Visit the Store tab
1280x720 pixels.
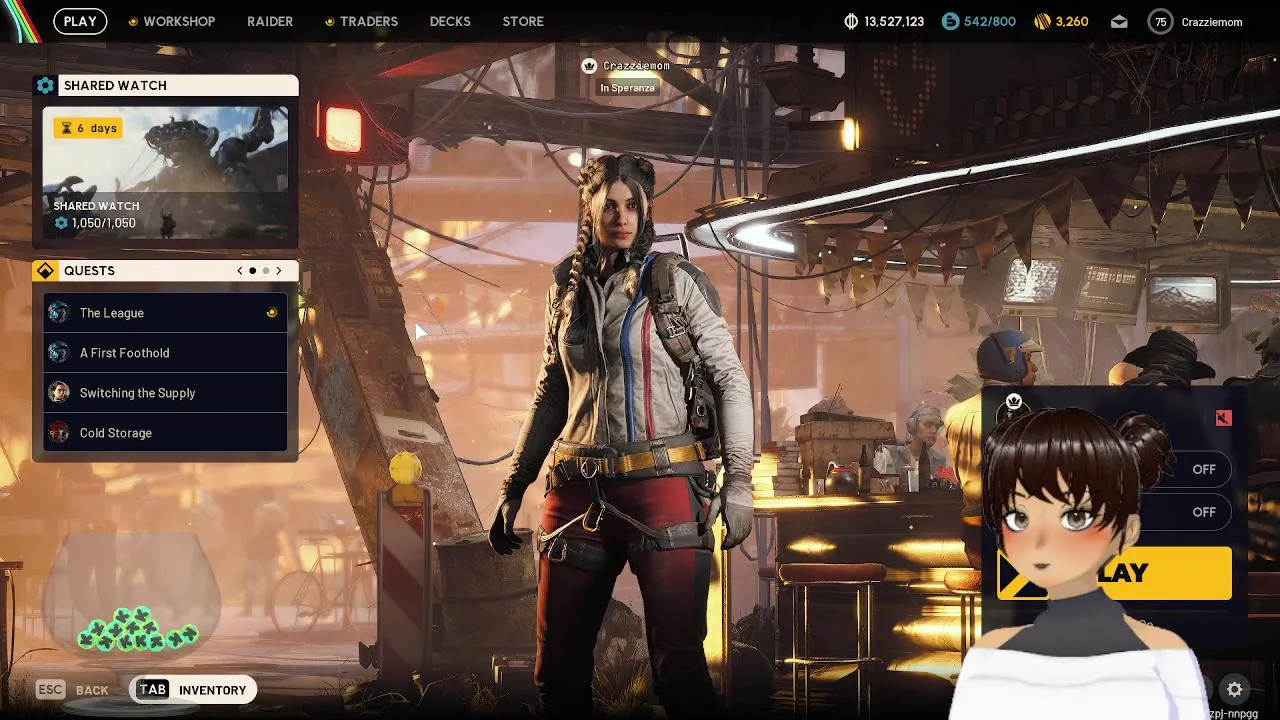click(x=523, y=21)
